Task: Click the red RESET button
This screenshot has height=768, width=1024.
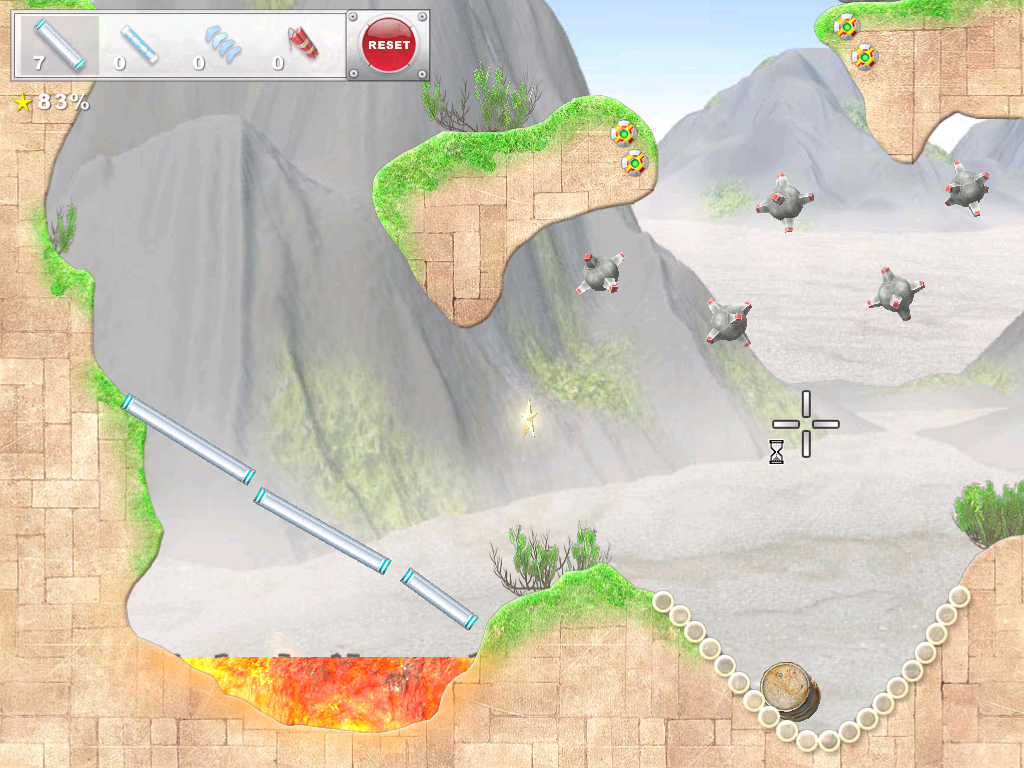Action: click(388, 45)
